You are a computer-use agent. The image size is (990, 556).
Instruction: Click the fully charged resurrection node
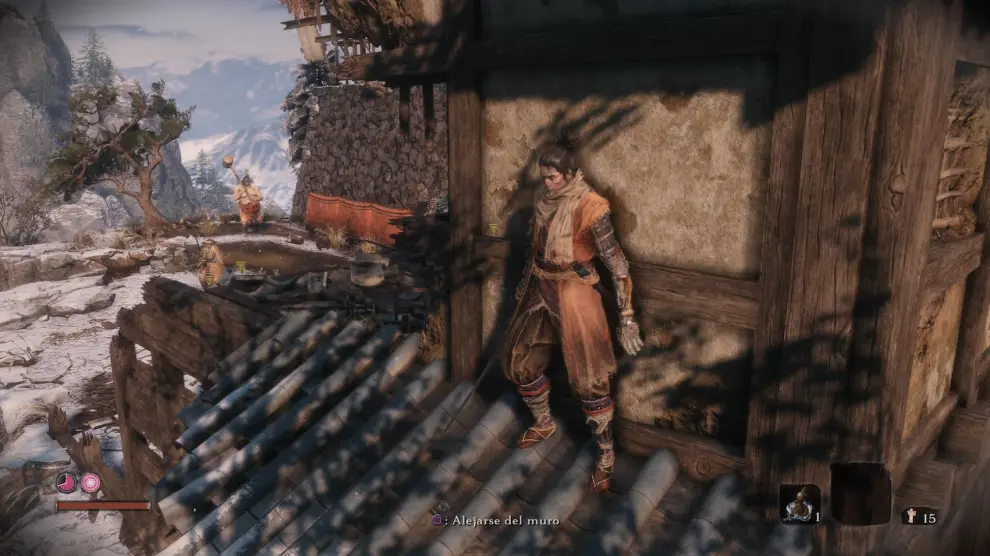coord(90,483)
